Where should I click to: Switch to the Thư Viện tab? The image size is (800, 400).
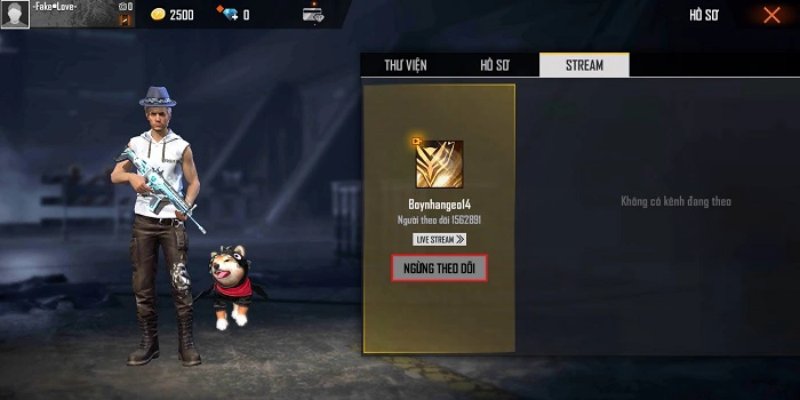pyautogui.click(x=406, y=65)
